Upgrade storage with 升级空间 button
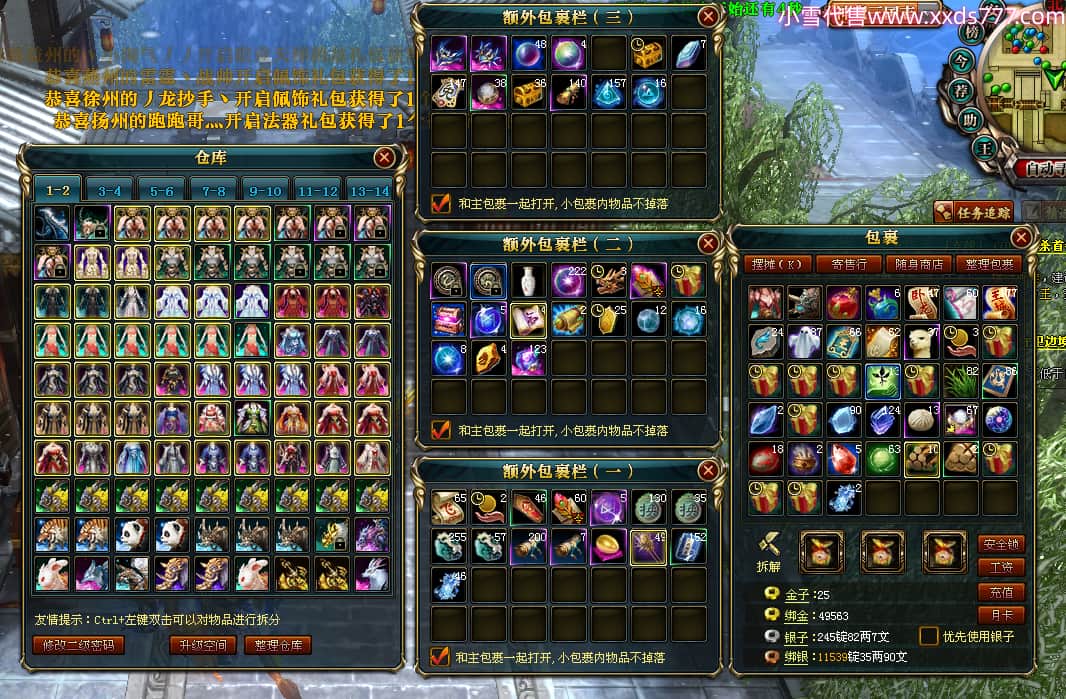 point(202,645)
